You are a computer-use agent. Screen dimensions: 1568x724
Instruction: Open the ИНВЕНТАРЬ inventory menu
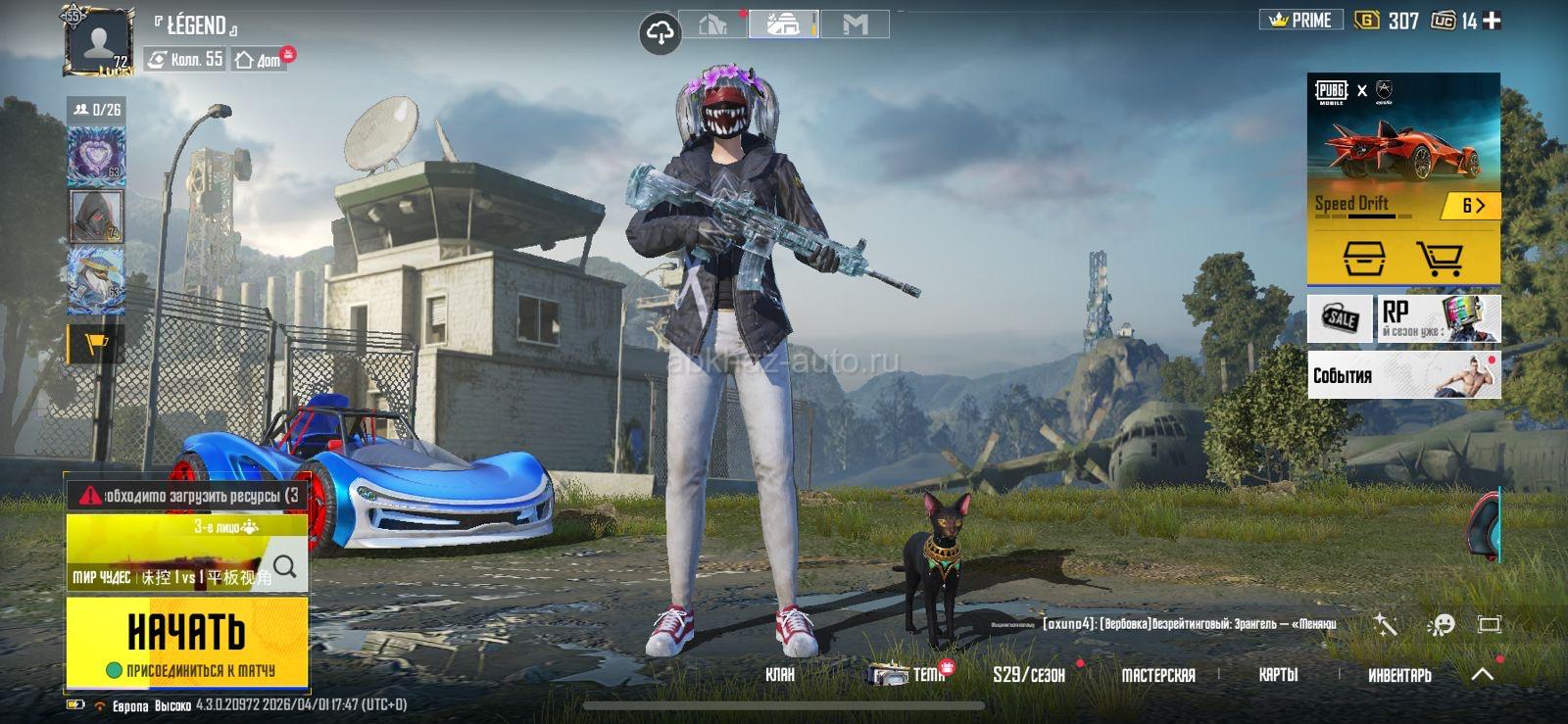[x=1399, y=674]
